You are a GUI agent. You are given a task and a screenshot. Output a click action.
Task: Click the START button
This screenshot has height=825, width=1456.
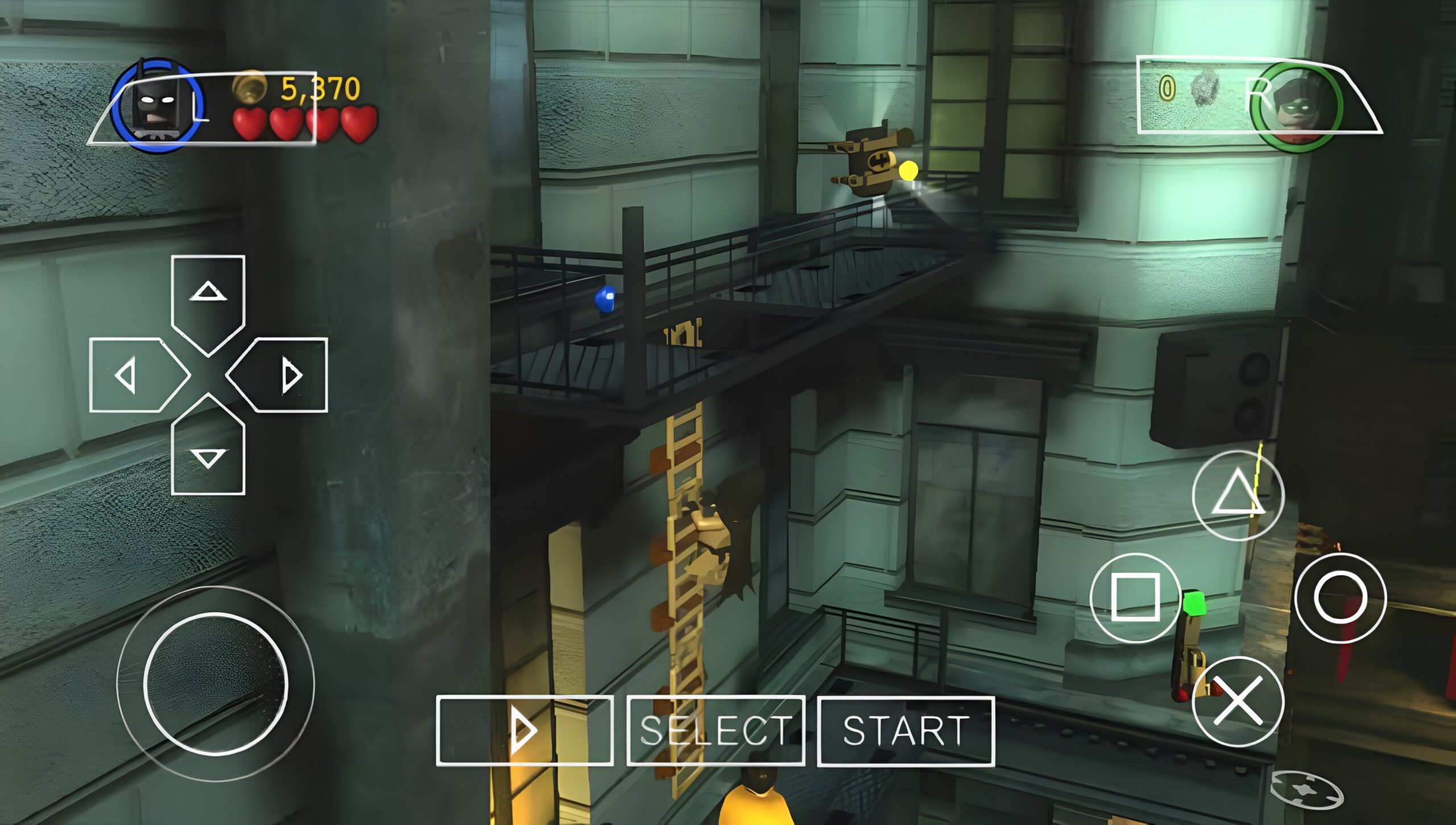point(905,731)
